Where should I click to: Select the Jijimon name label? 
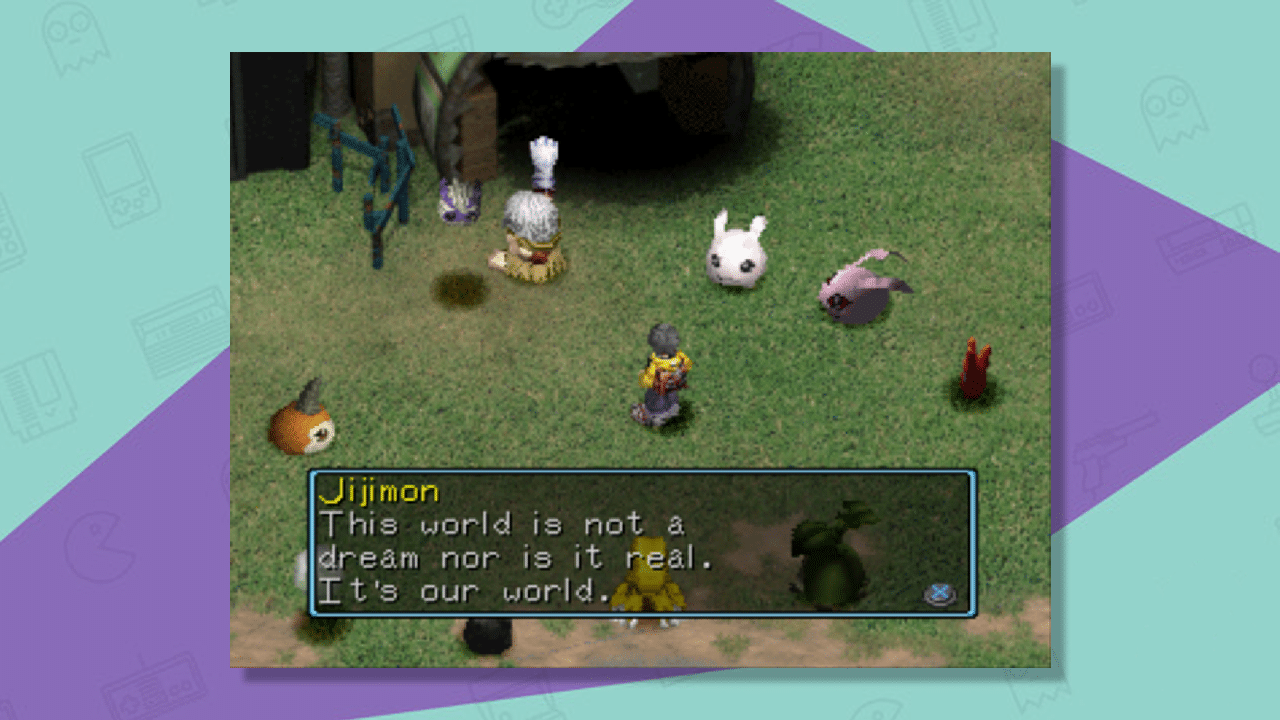382,491
